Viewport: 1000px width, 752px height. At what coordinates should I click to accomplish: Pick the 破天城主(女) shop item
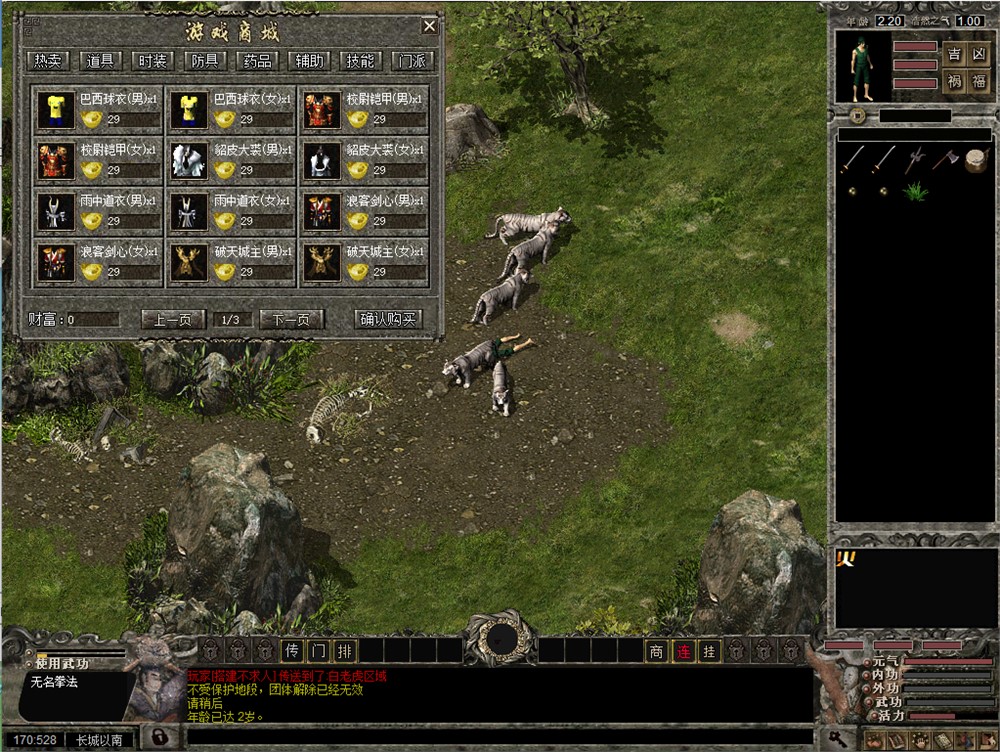(x=365, y=261)
